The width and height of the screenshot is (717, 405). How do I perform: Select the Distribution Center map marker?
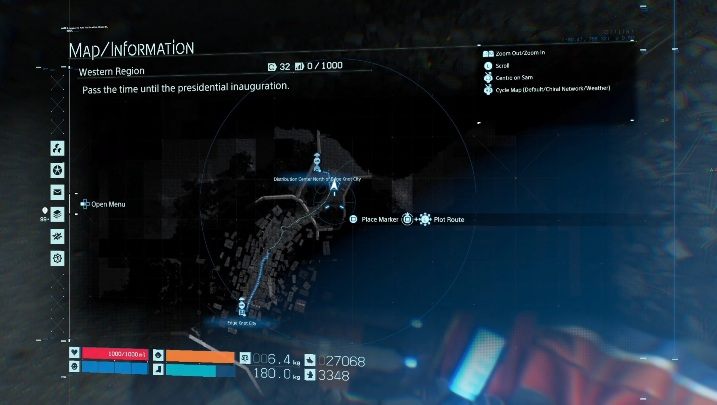coord(317,161)
